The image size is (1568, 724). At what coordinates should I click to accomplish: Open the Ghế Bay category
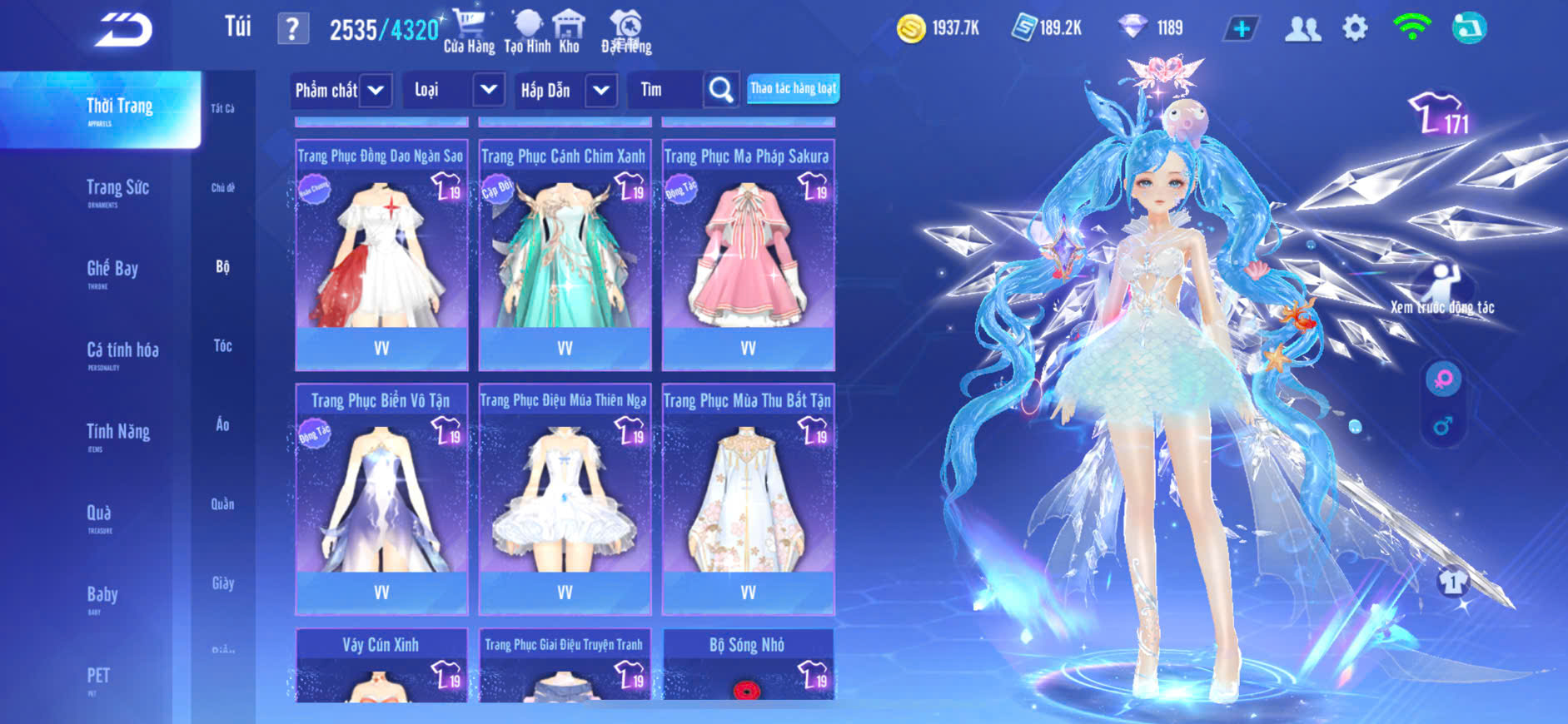click(x=112, y=270)
